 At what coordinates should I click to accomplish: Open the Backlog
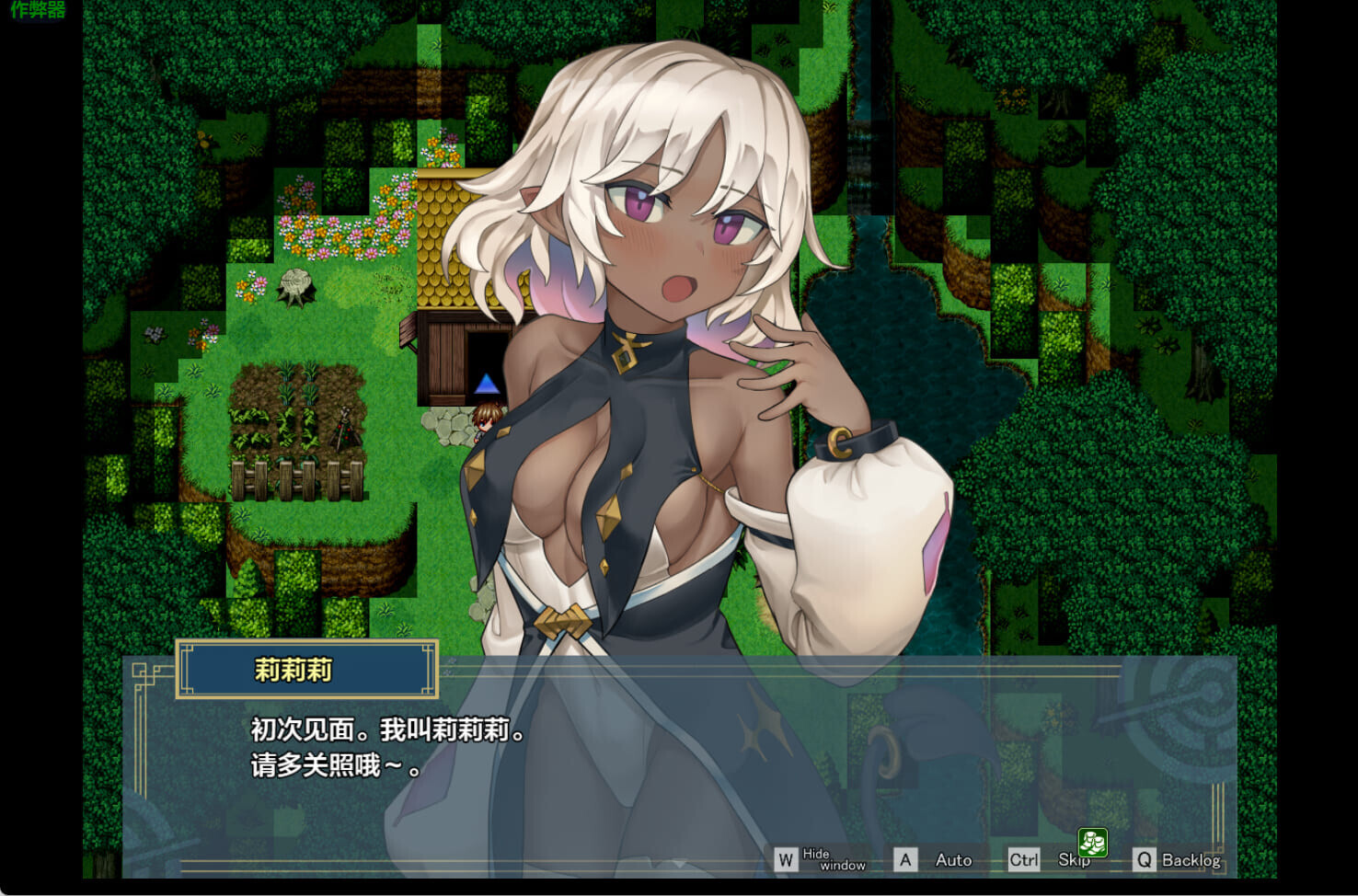pyautogui.click(x=1178, y=860)
